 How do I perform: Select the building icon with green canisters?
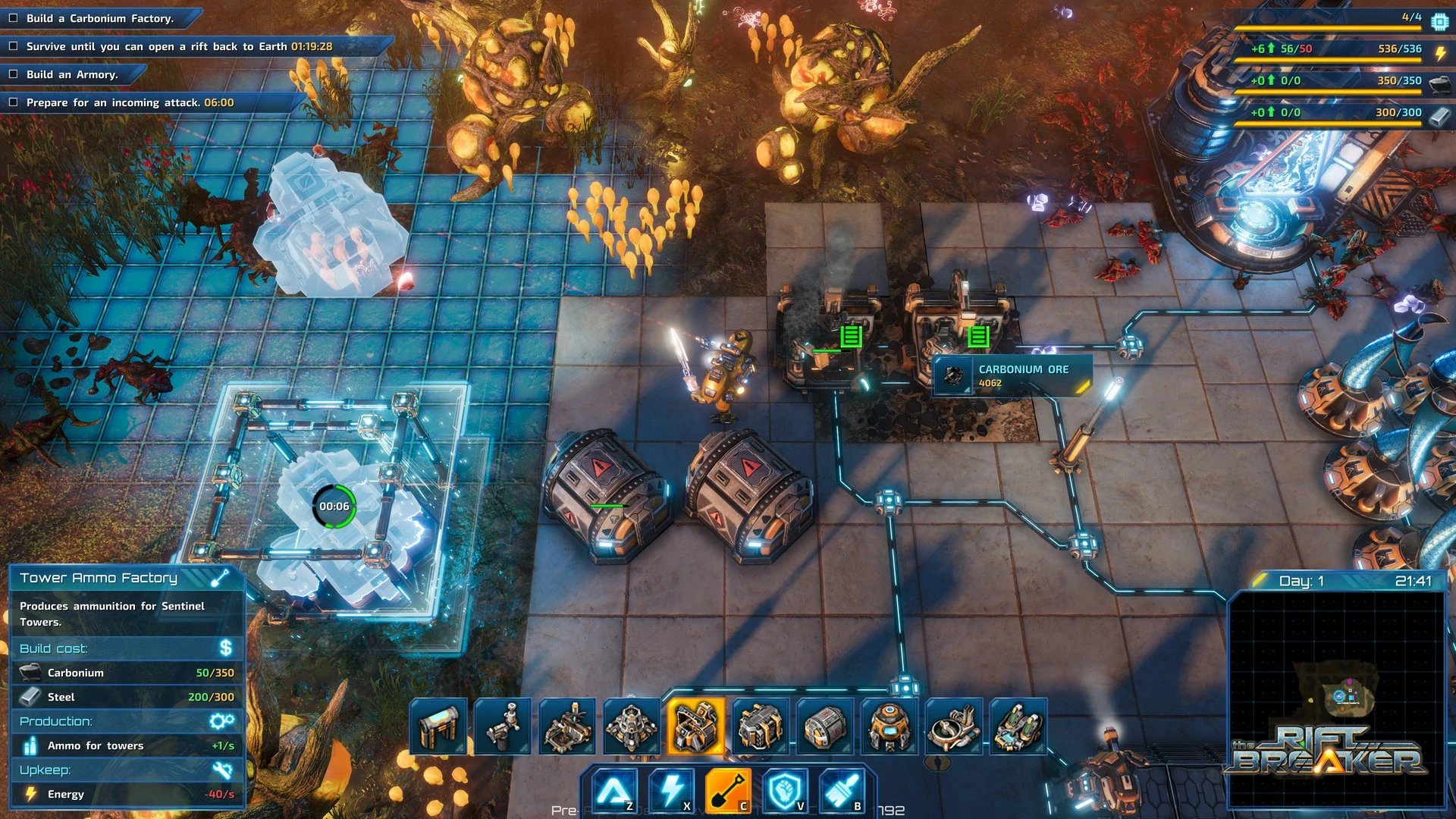point(1017,726)
